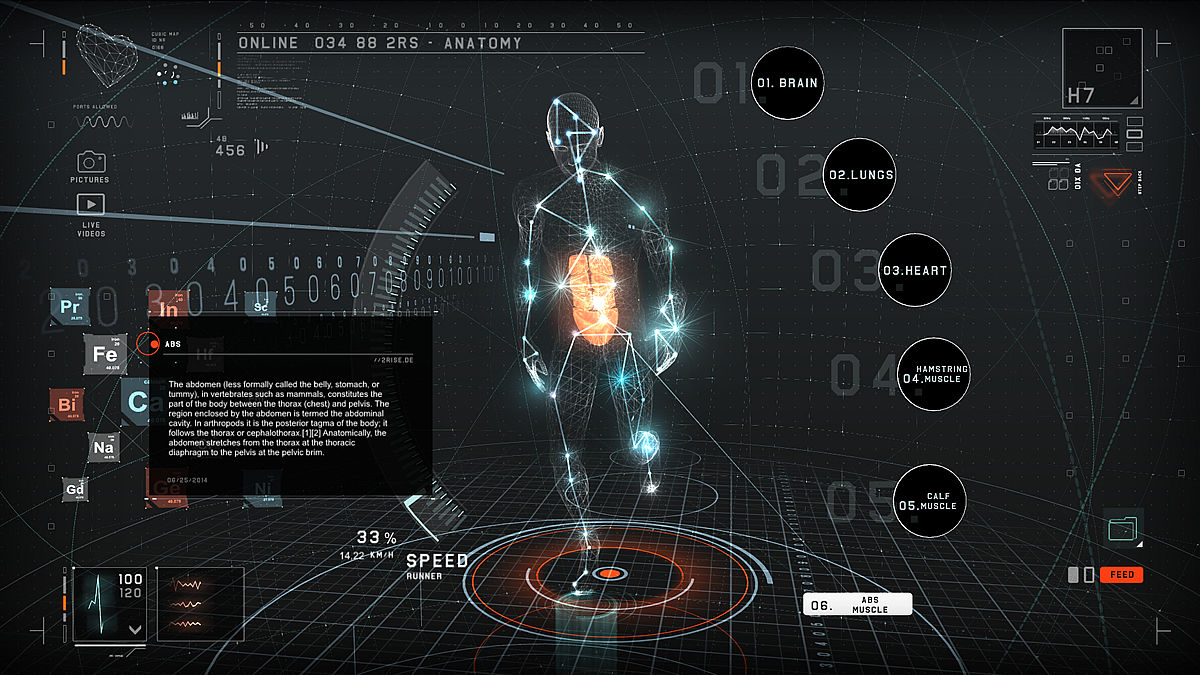Activate the orange FEED button
Screen dimensions: 1200x675
(x=1121, y=575)
